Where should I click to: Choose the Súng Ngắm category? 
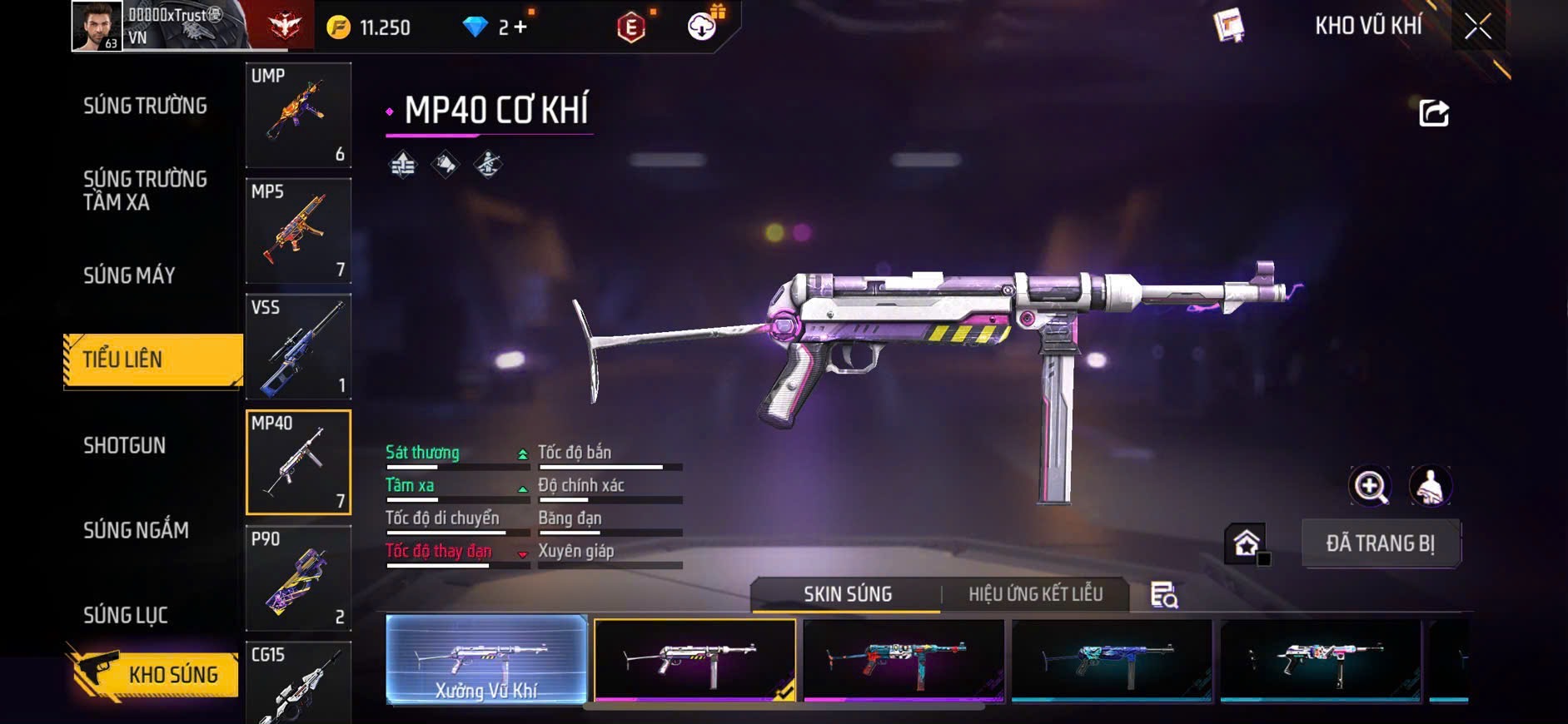coord(136,530)
